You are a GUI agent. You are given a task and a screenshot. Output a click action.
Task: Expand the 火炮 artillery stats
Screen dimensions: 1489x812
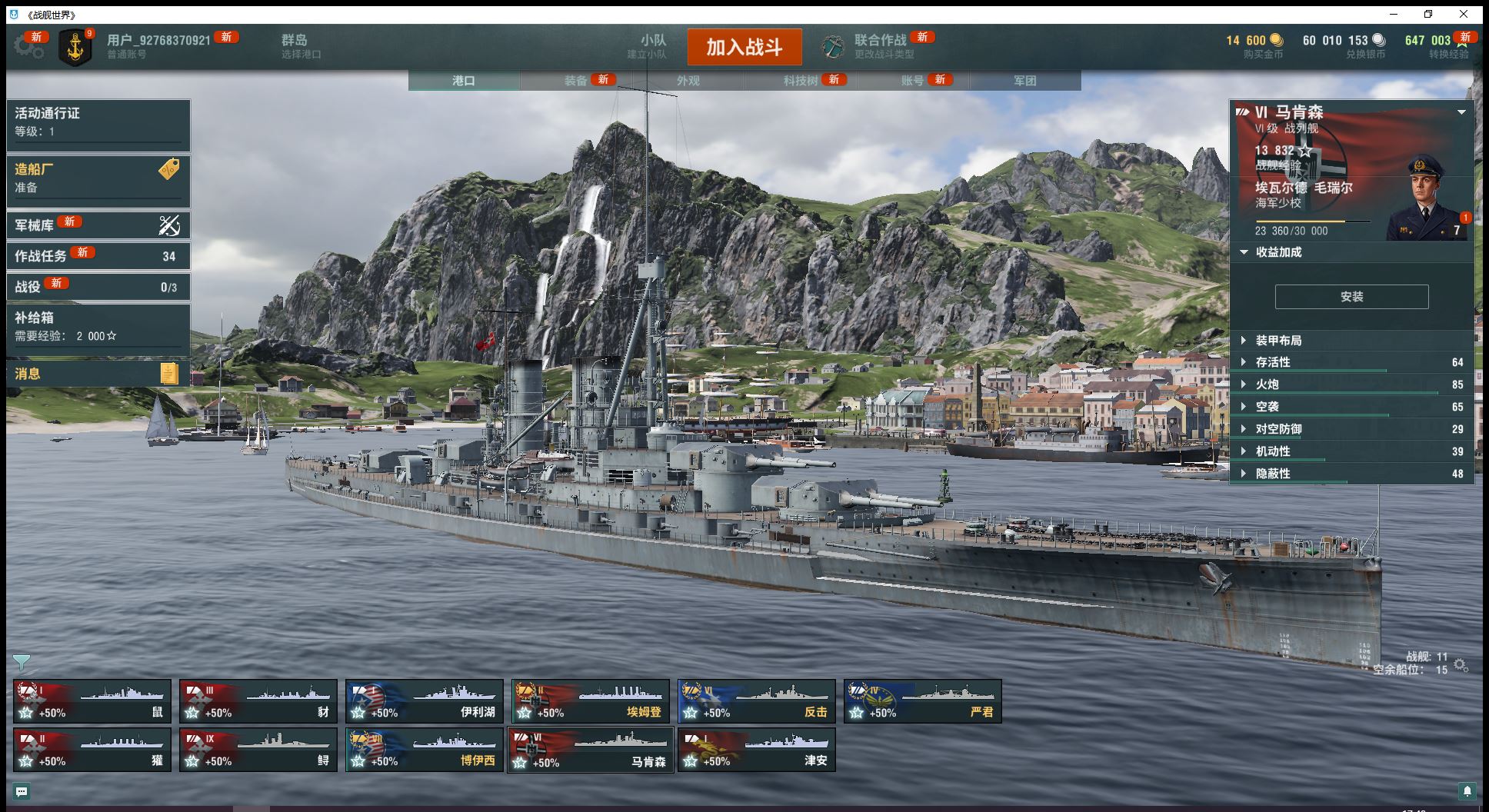tap(1267, 384)
